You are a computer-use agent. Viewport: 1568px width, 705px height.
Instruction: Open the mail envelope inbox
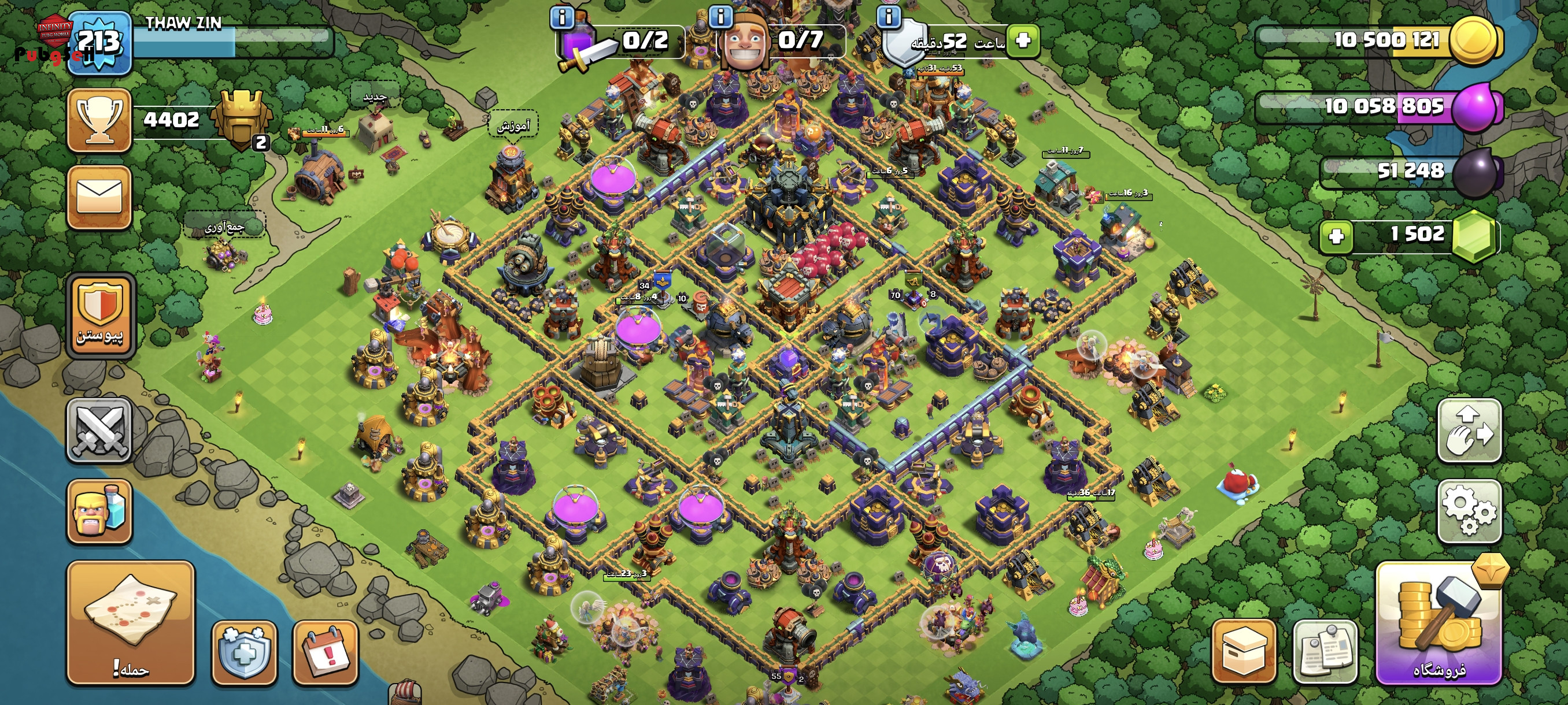[99, 198]
